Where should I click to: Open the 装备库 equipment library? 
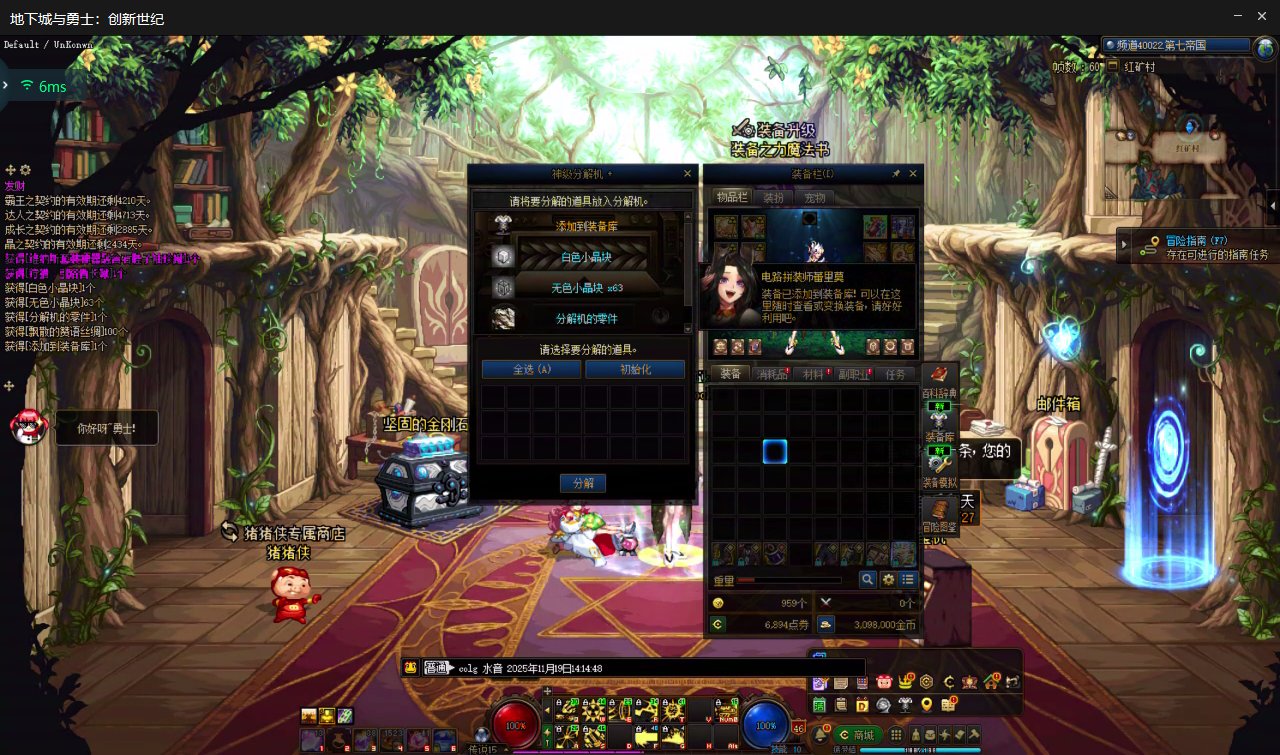click(940, 426)
